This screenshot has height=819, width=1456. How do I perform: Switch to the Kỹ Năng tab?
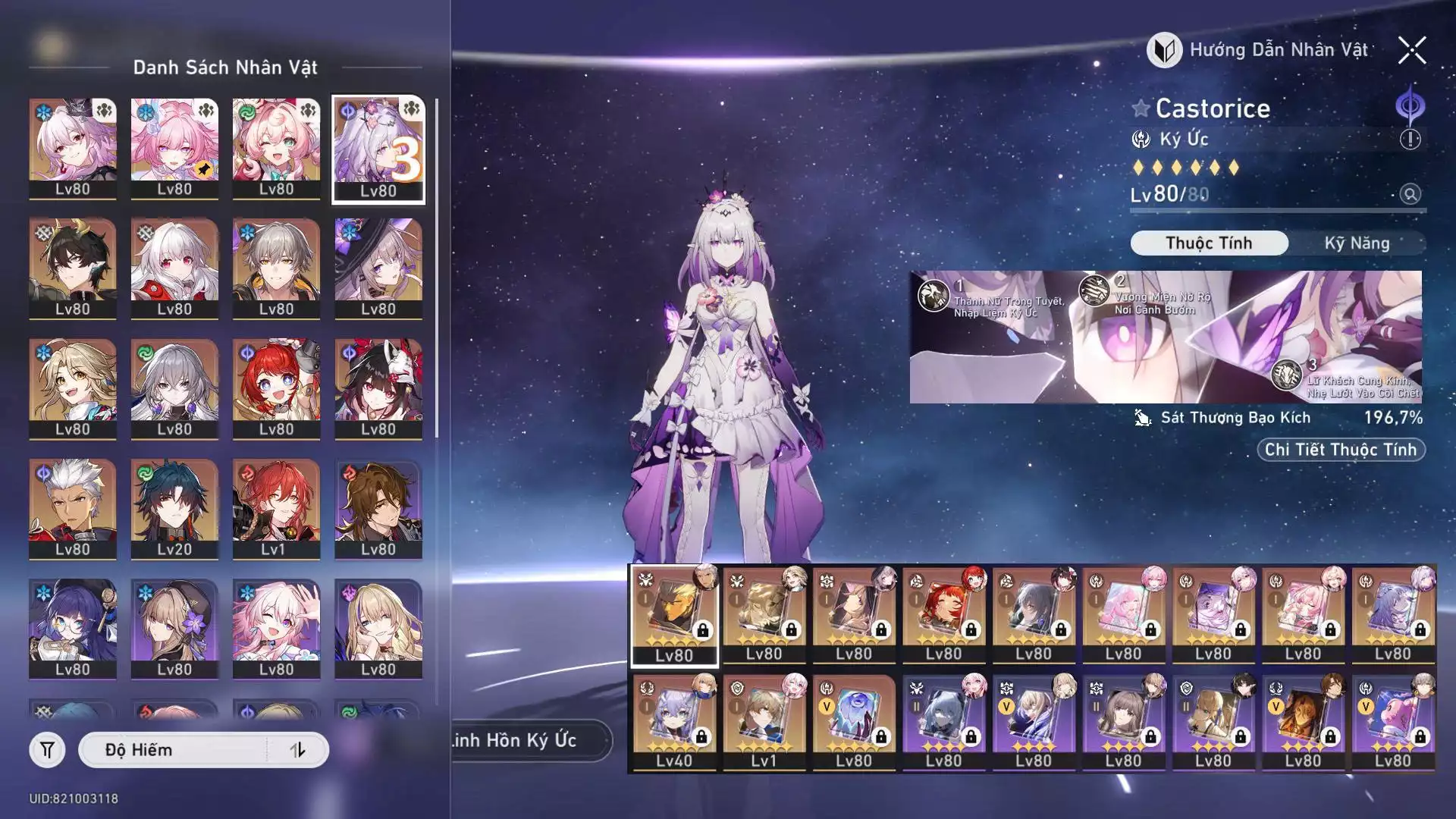1356,243
